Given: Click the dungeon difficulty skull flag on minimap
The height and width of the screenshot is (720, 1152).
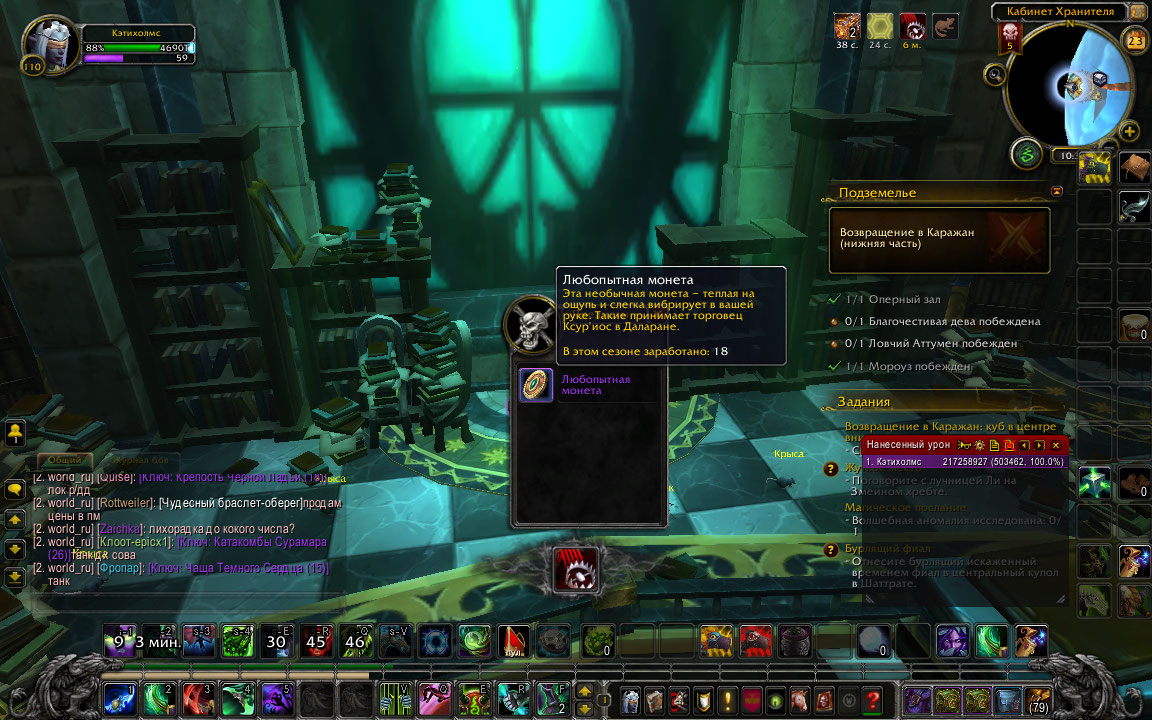Looking at the screenshot, I should [1009, 37].
